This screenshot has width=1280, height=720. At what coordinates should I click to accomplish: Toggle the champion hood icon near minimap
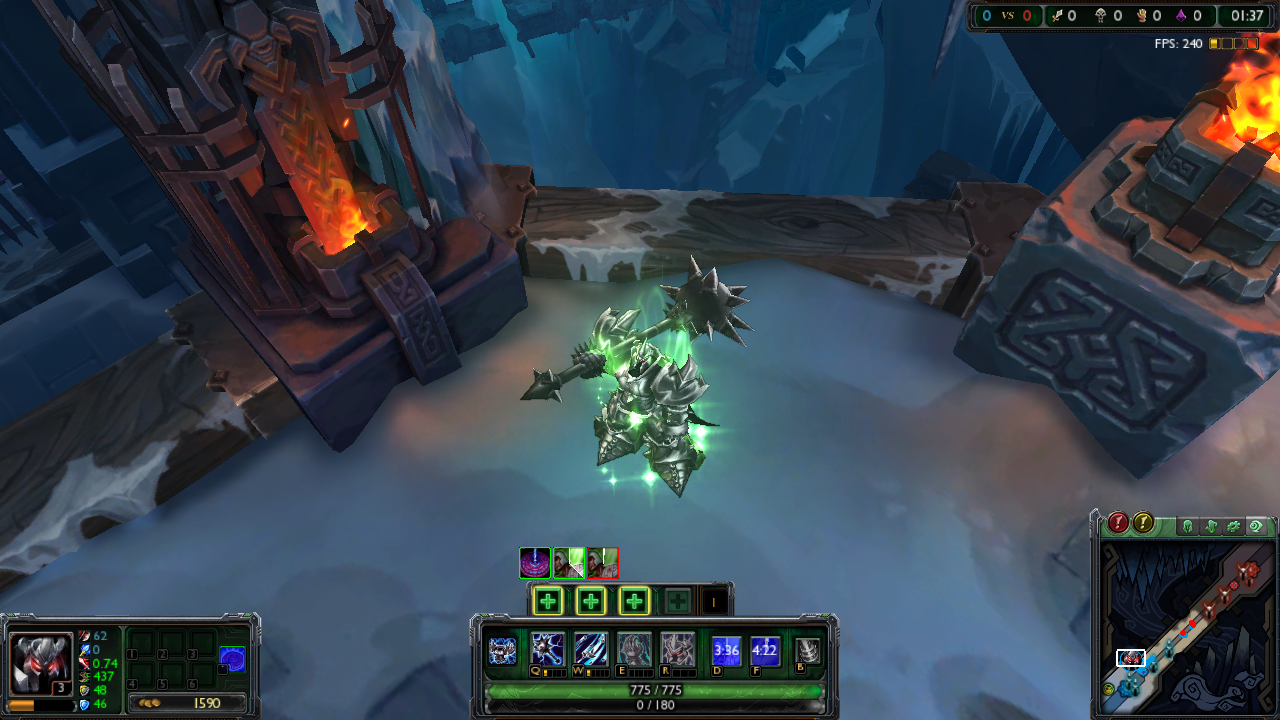[x=1189, y=525]
